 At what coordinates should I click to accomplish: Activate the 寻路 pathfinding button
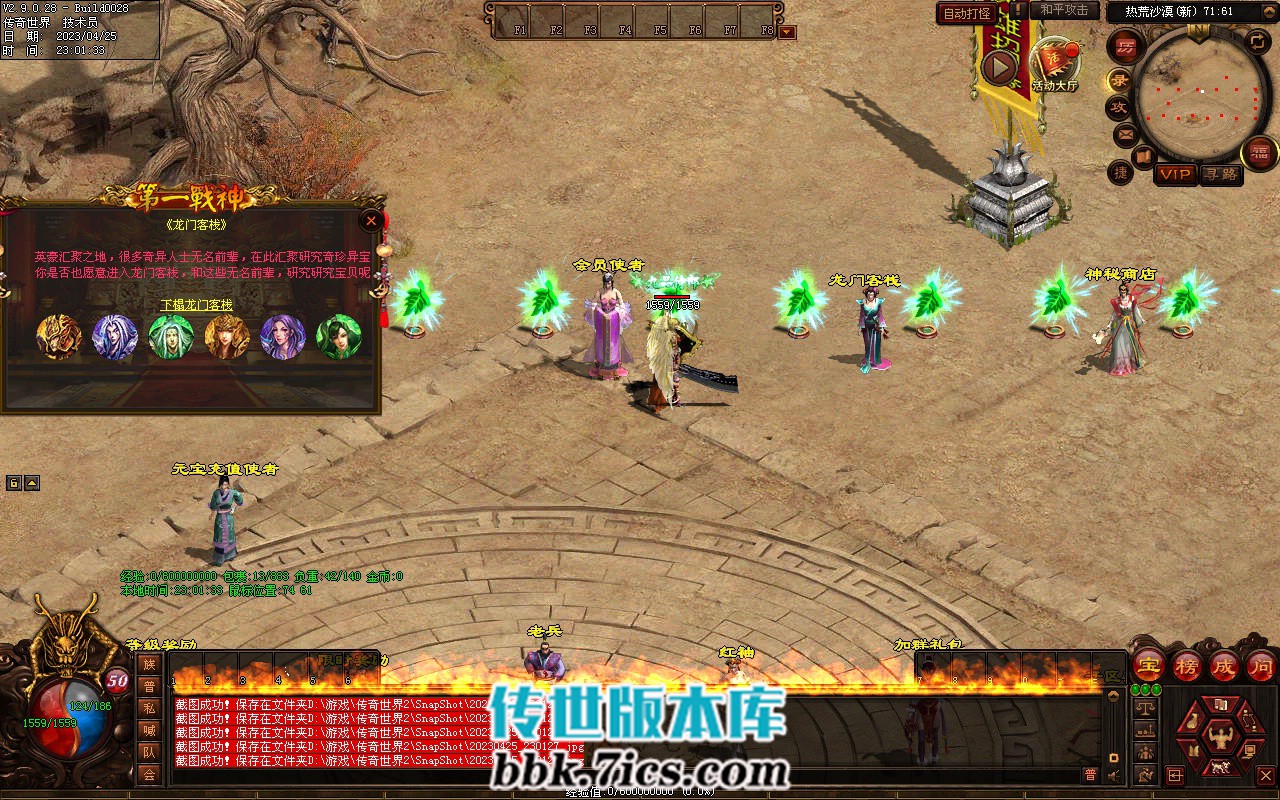[1220, 174]
